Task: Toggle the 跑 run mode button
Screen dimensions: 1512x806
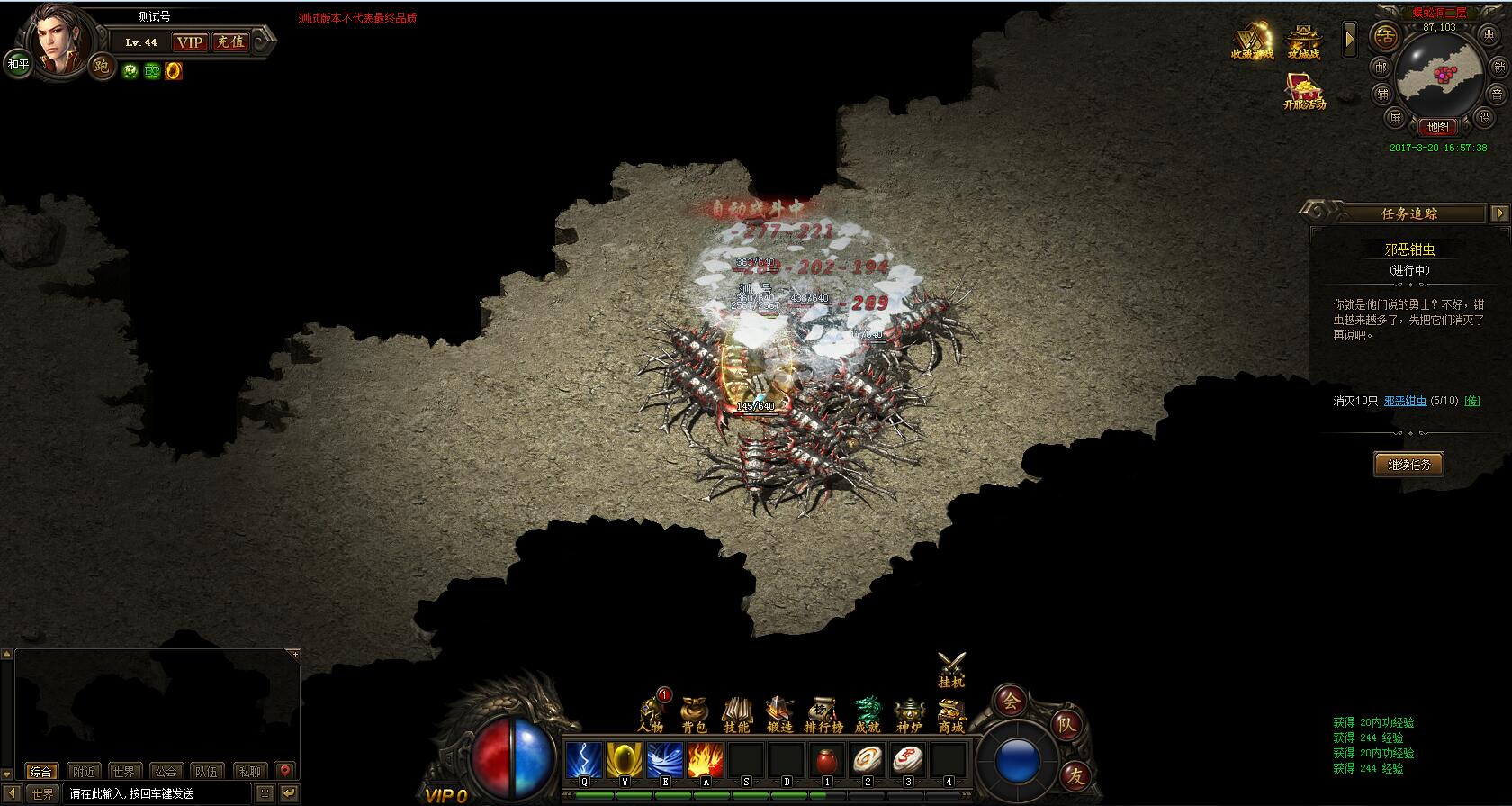Action: [102, 66]
